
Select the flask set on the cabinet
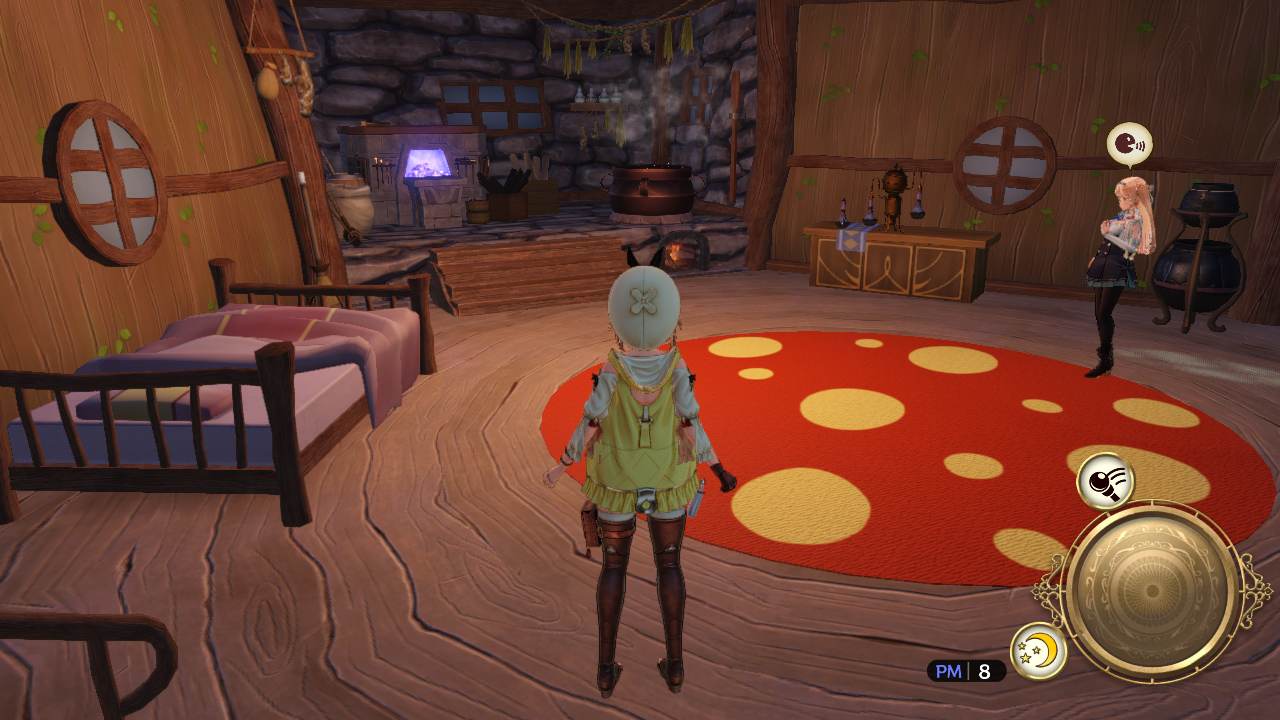click(x=845, y=210)
